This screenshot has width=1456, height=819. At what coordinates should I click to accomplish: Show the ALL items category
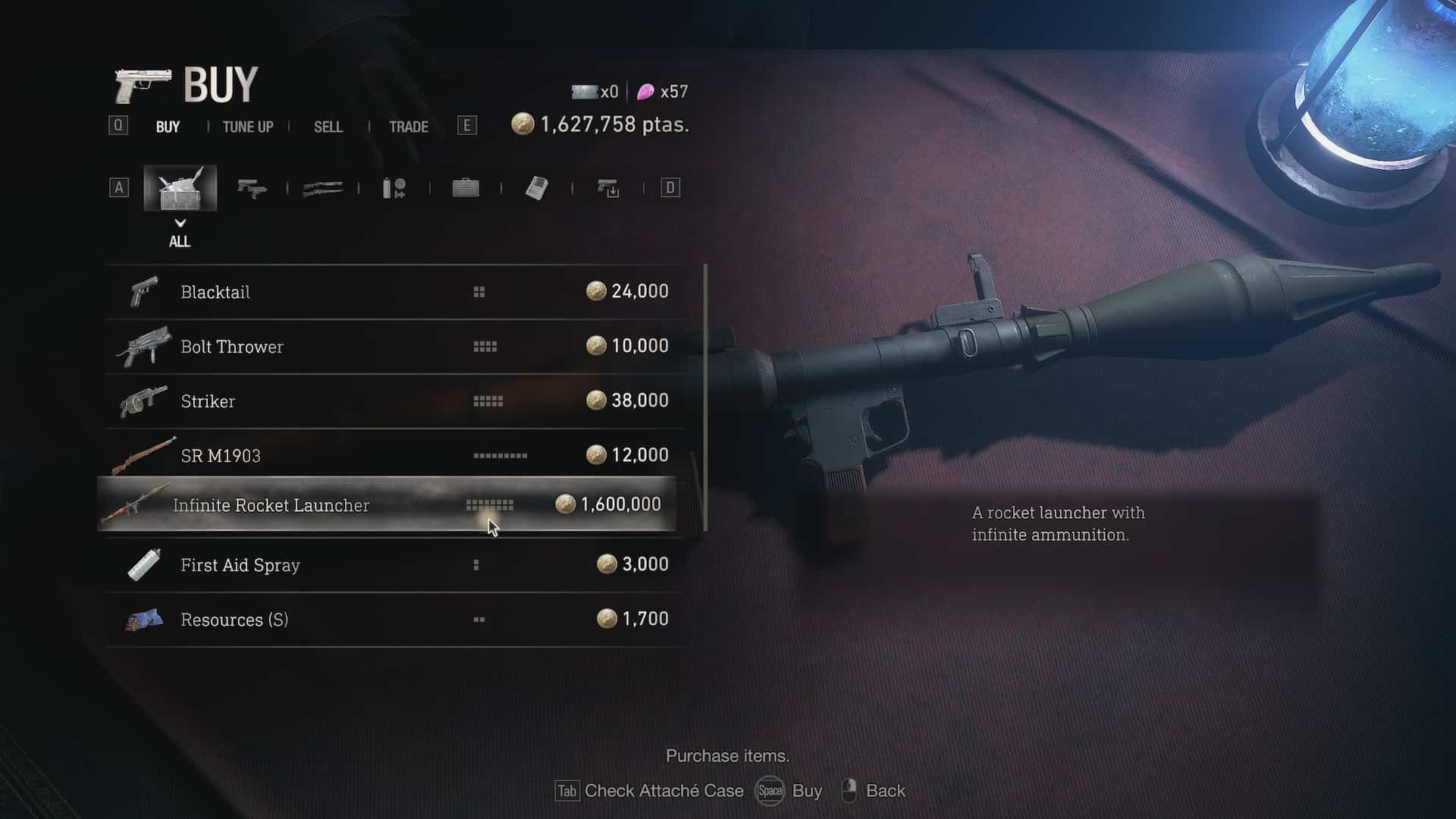pyautogui.click(x=180, y=188)
